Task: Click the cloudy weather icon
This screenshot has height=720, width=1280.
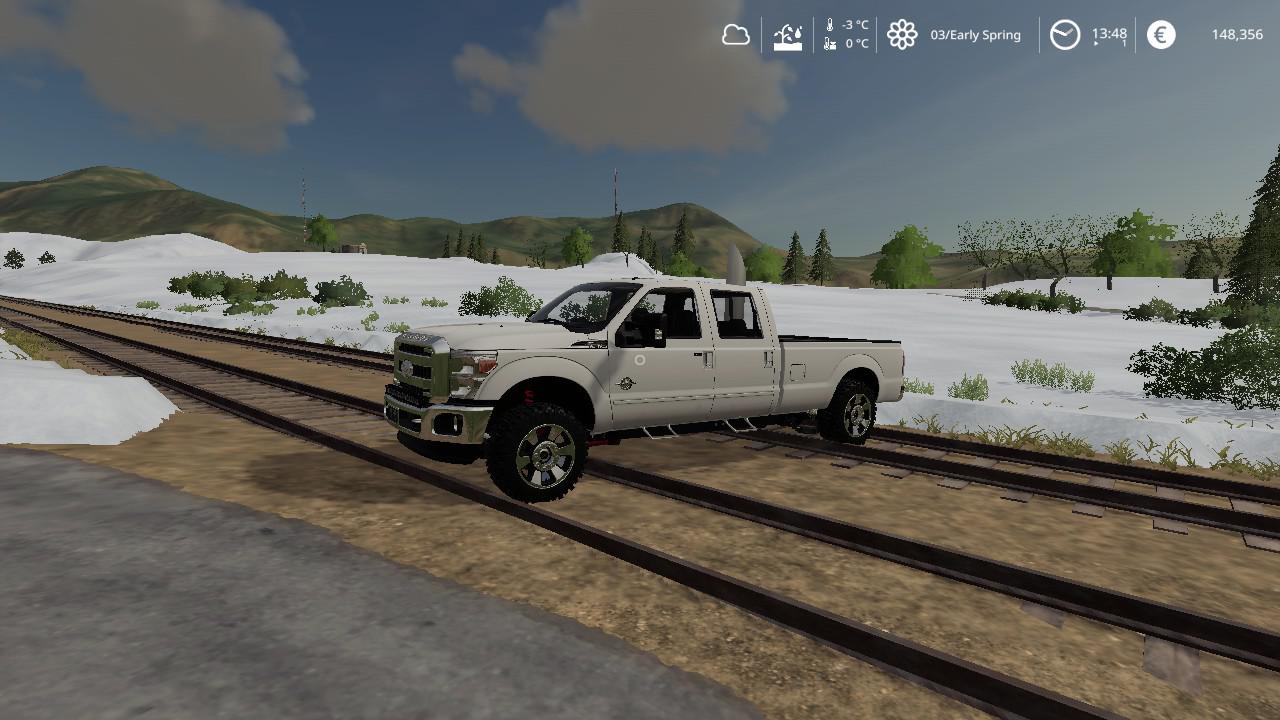Action: click(x=736, y=35)
